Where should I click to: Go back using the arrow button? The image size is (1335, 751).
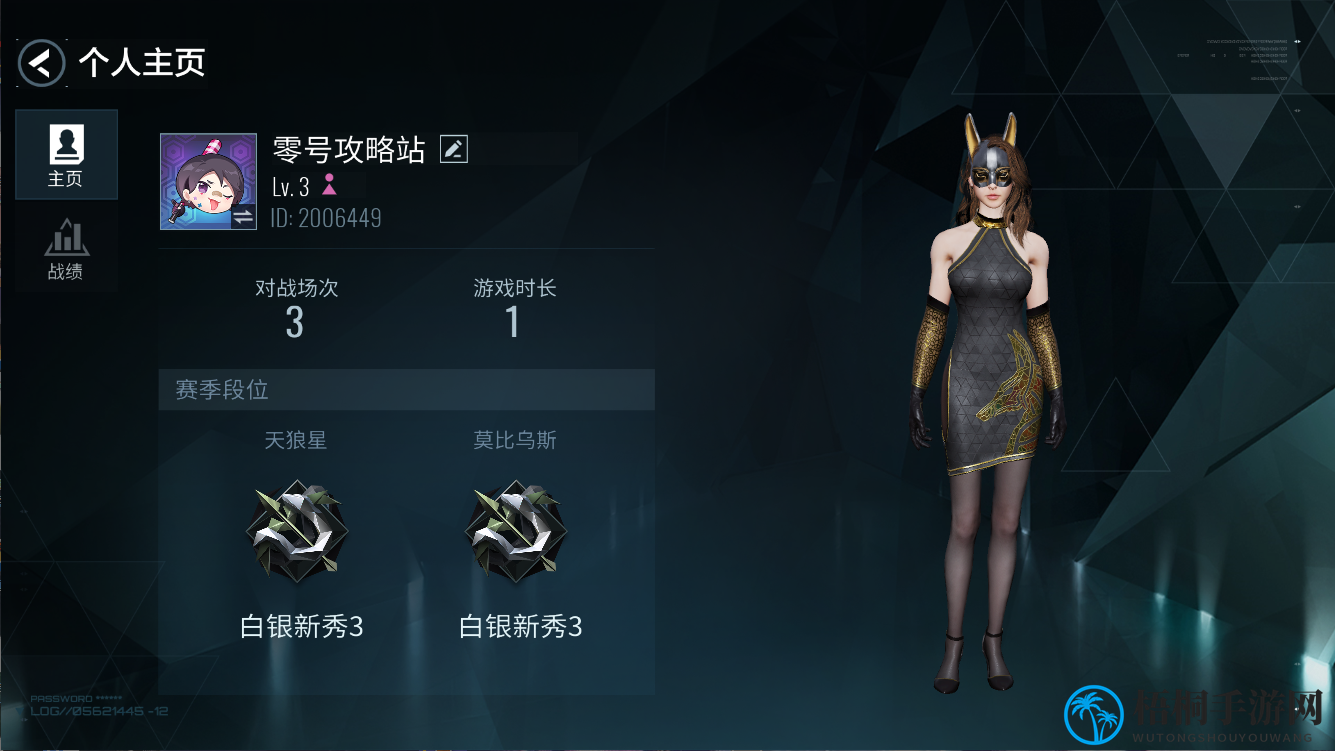pyautogui.click(x=41, y=63)
